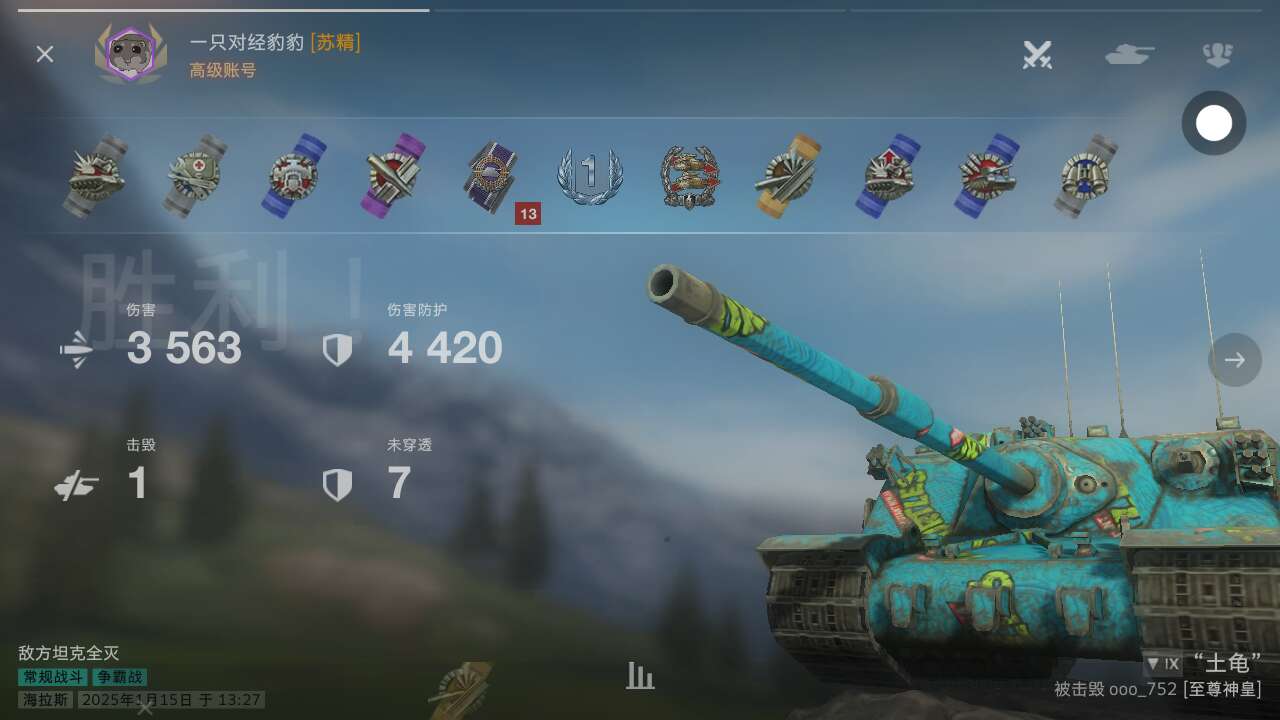Open the player name 一只对经豹豹

[x=246, y=42]
